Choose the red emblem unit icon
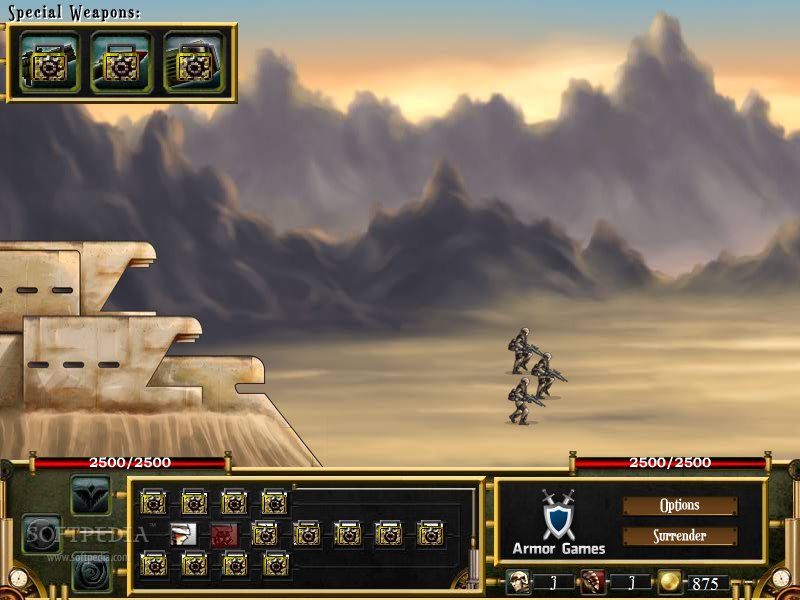This screenshot has width=800, height=600. 222,534
